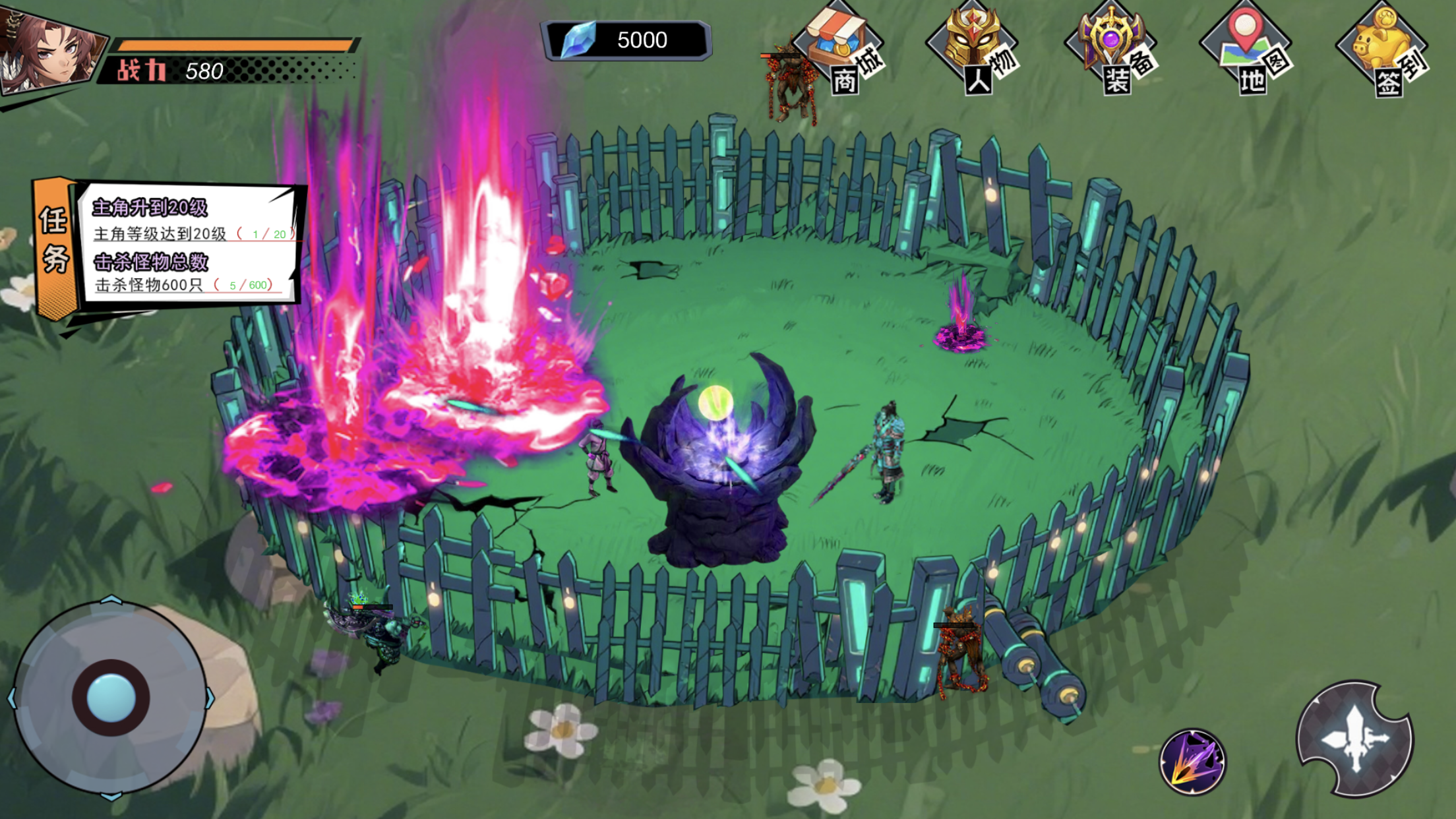The width and height of the screenshot is (1456, 819).
Task: Toggle the orange 任务 quest tab
Action: tap(55, 245)
